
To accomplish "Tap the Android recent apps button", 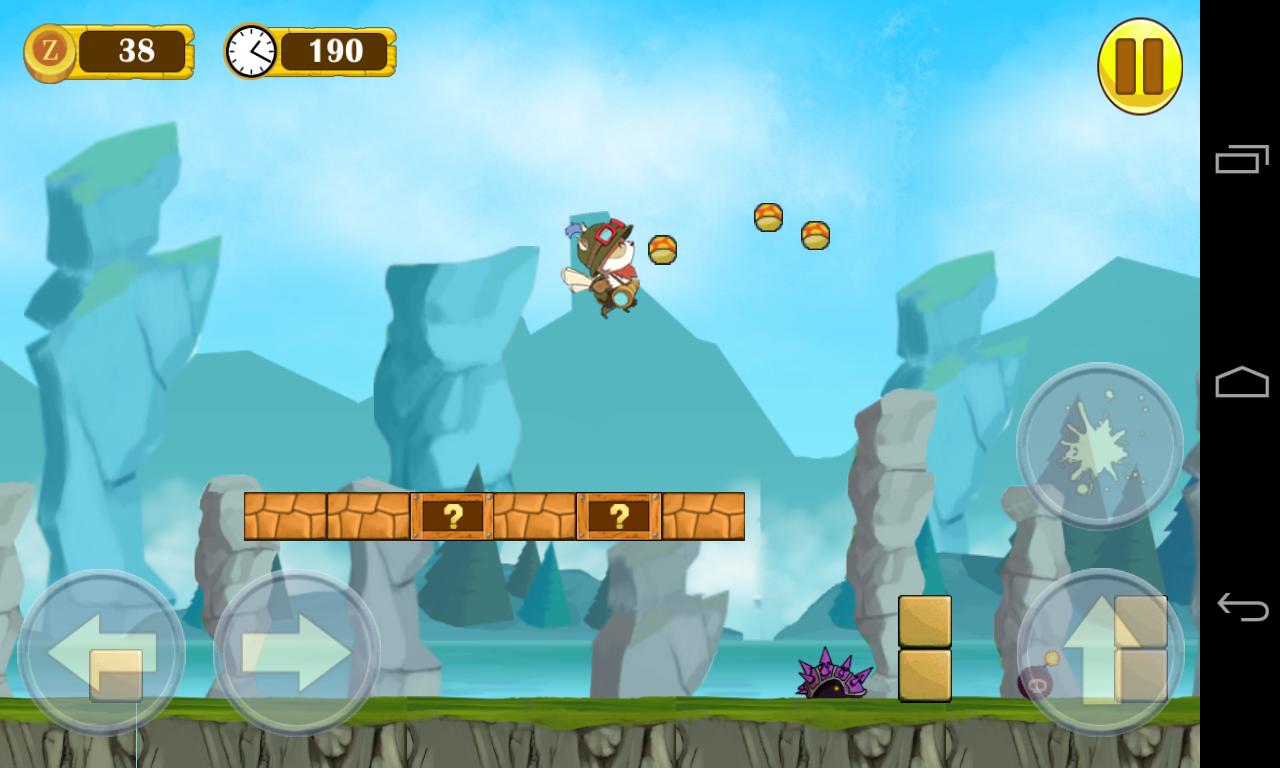I will click(x=1240, y=165).
